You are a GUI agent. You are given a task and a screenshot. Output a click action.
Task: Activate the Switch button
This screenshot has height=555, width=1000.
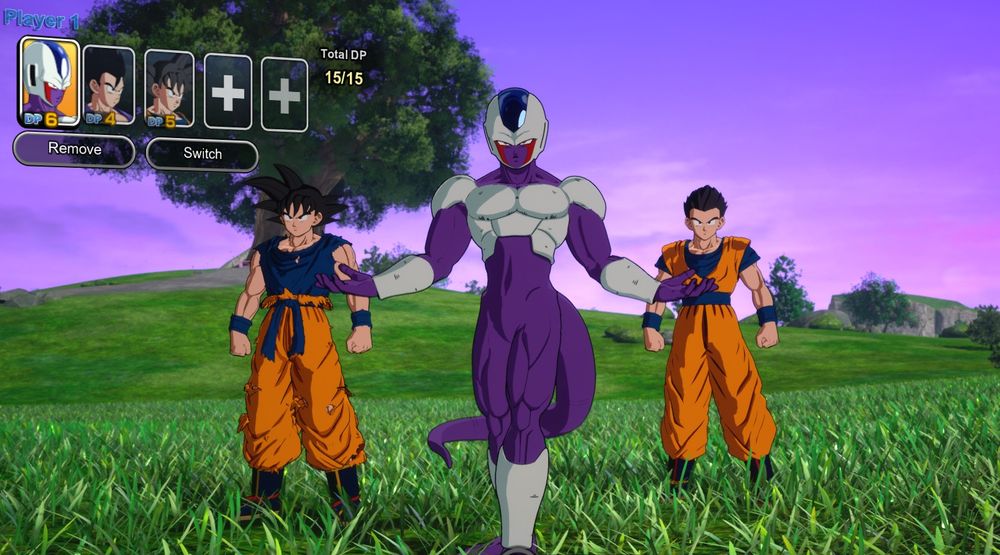[202, 154]
